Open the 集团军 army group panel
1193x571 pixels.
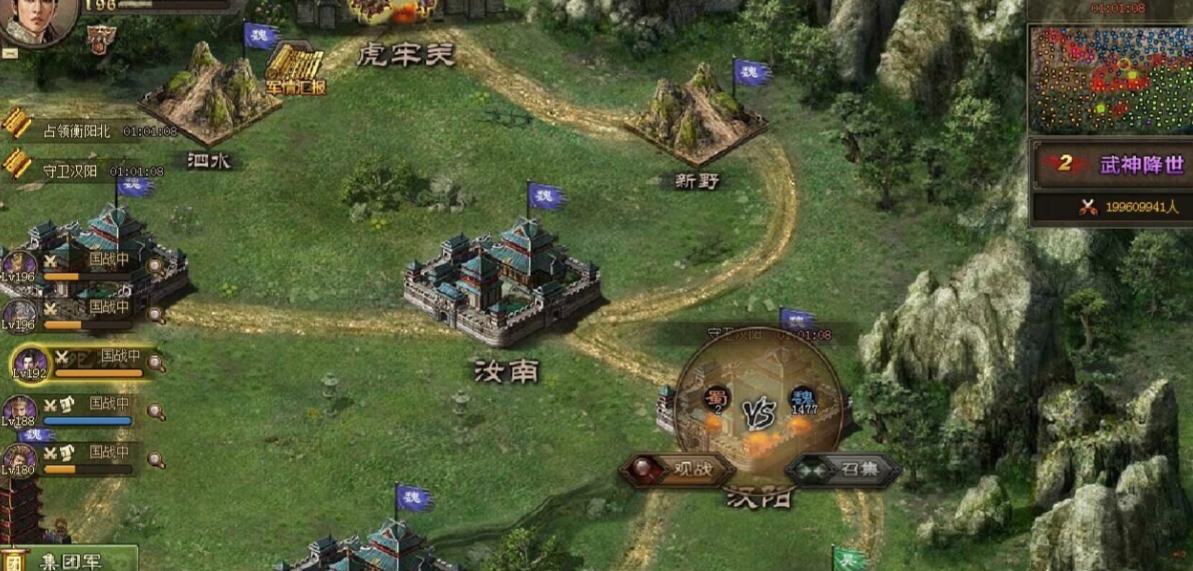click(68, 559)
